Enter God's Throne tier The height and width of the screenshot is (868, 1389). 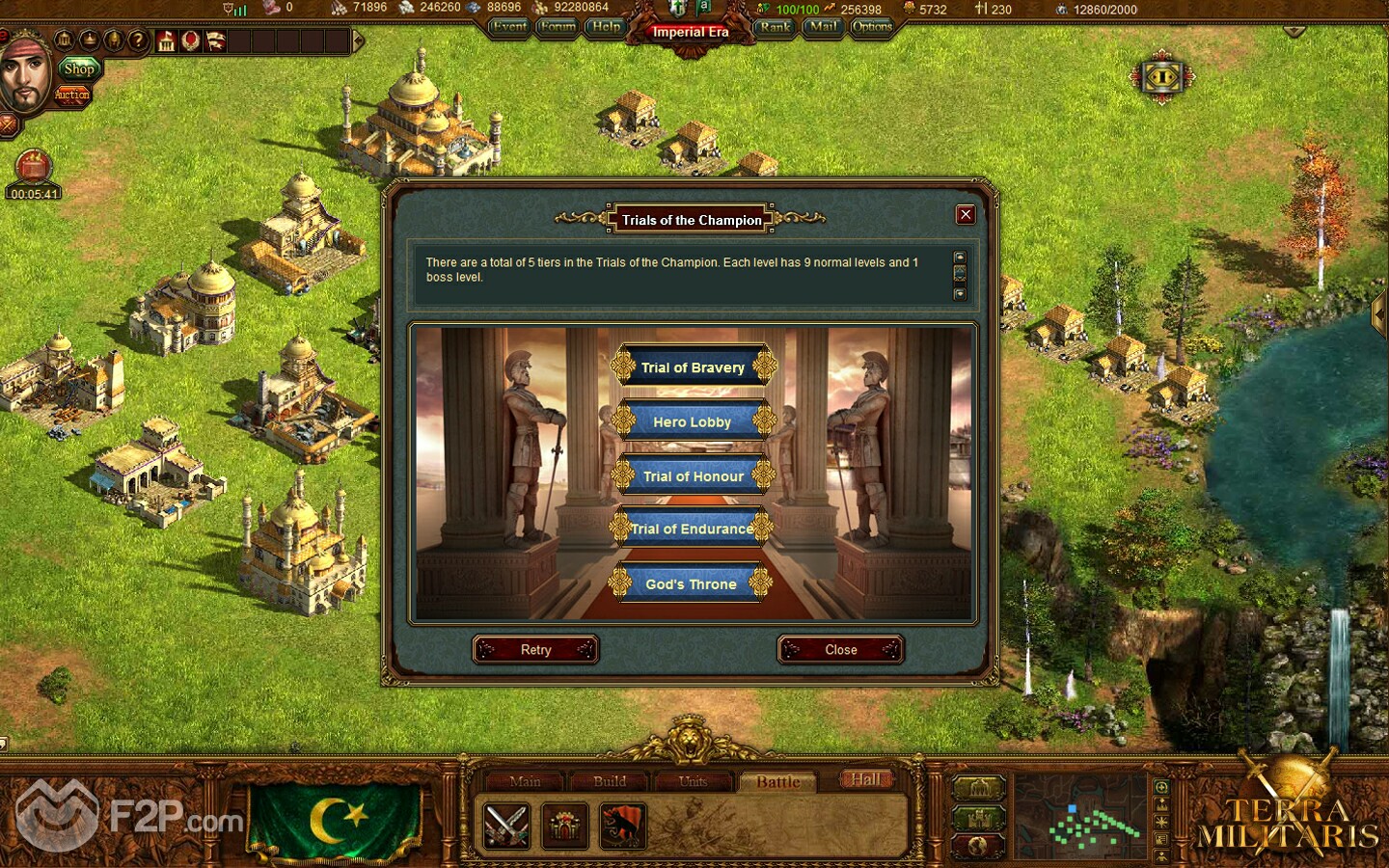coord(691,583)
